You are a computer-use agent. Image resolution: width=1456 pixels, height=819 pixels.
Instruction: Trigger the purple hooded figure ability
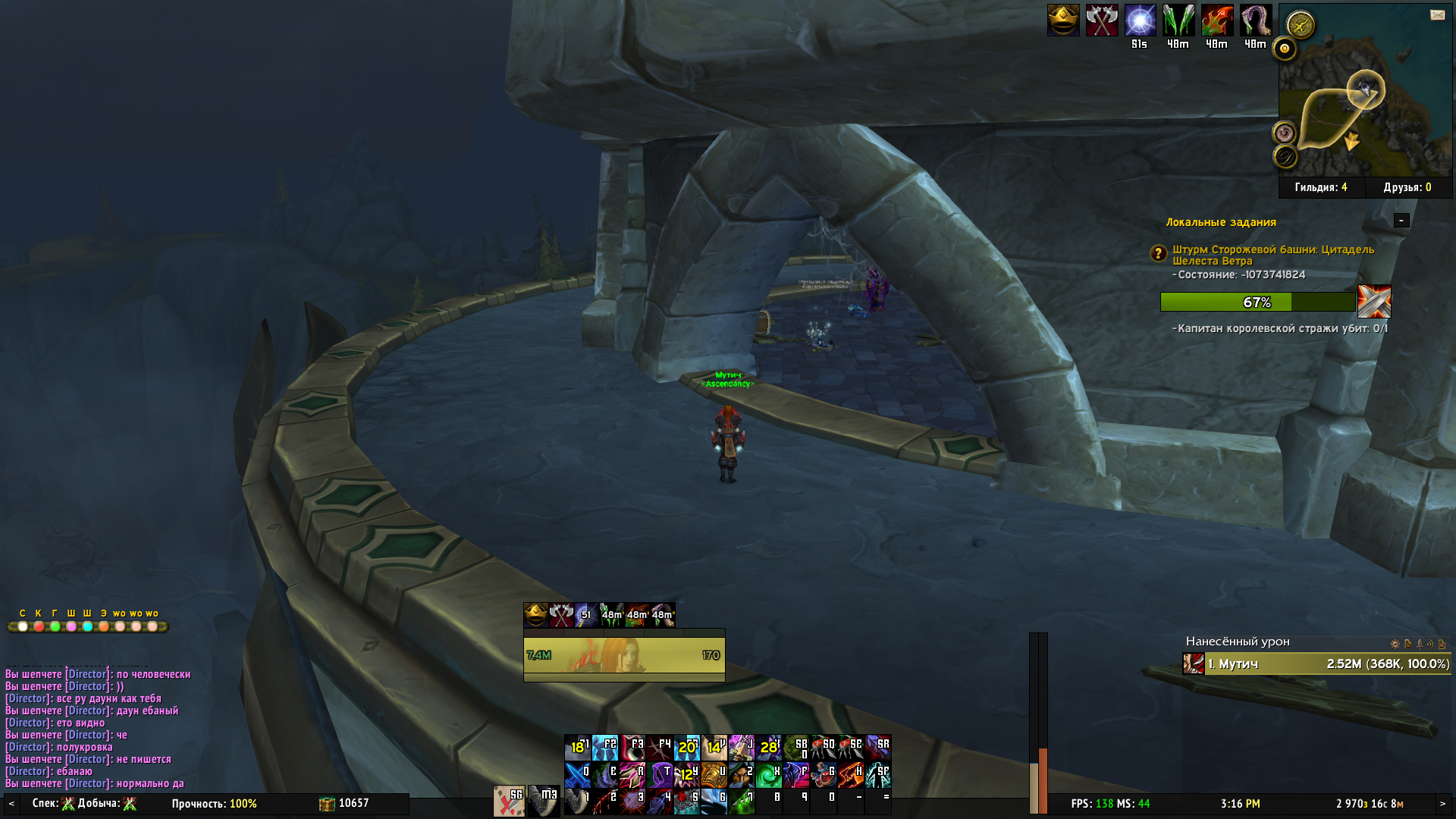pos(660,775)
